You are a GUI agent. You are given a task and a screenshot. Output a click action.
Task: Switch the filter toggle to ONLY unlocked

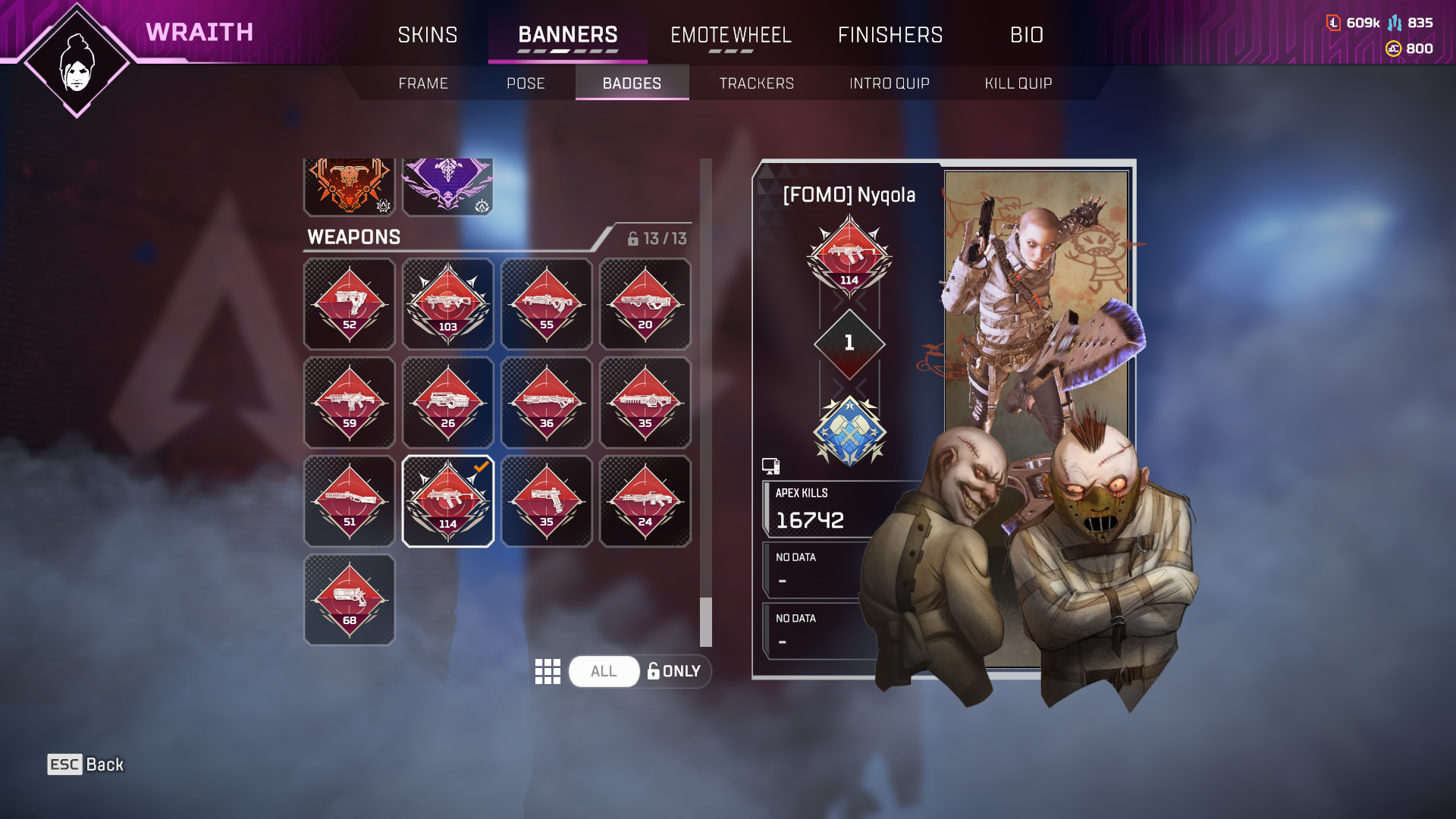point(674,671)
